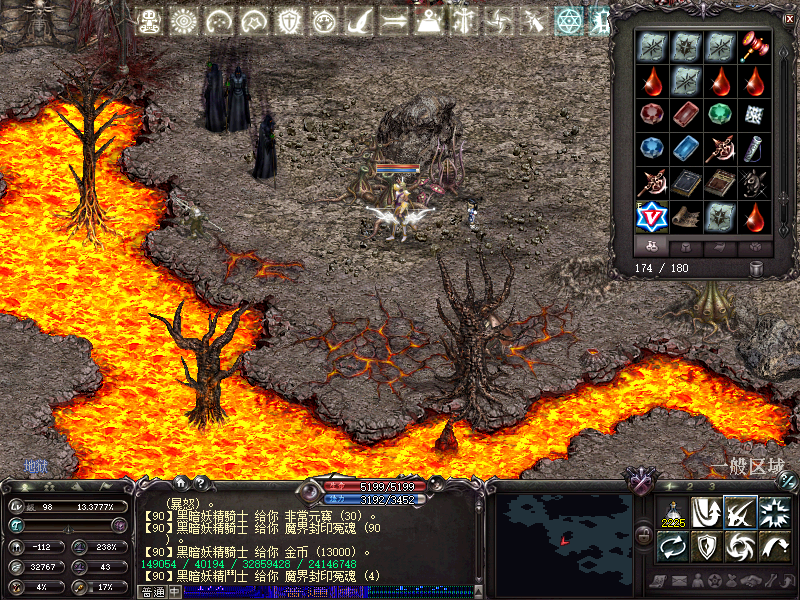Activate the starburst skill in hotbar

(x=775, y=514)
